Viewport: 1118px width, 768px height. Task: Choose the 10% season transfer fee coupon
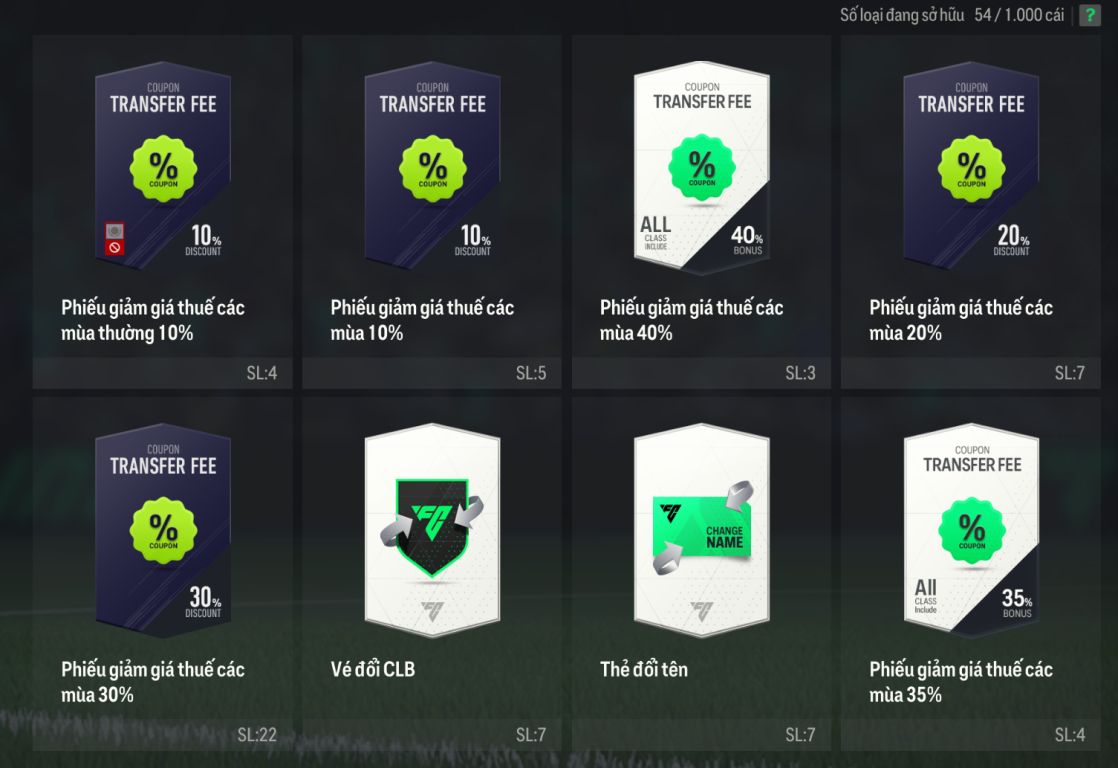click(x=432, y=170)
